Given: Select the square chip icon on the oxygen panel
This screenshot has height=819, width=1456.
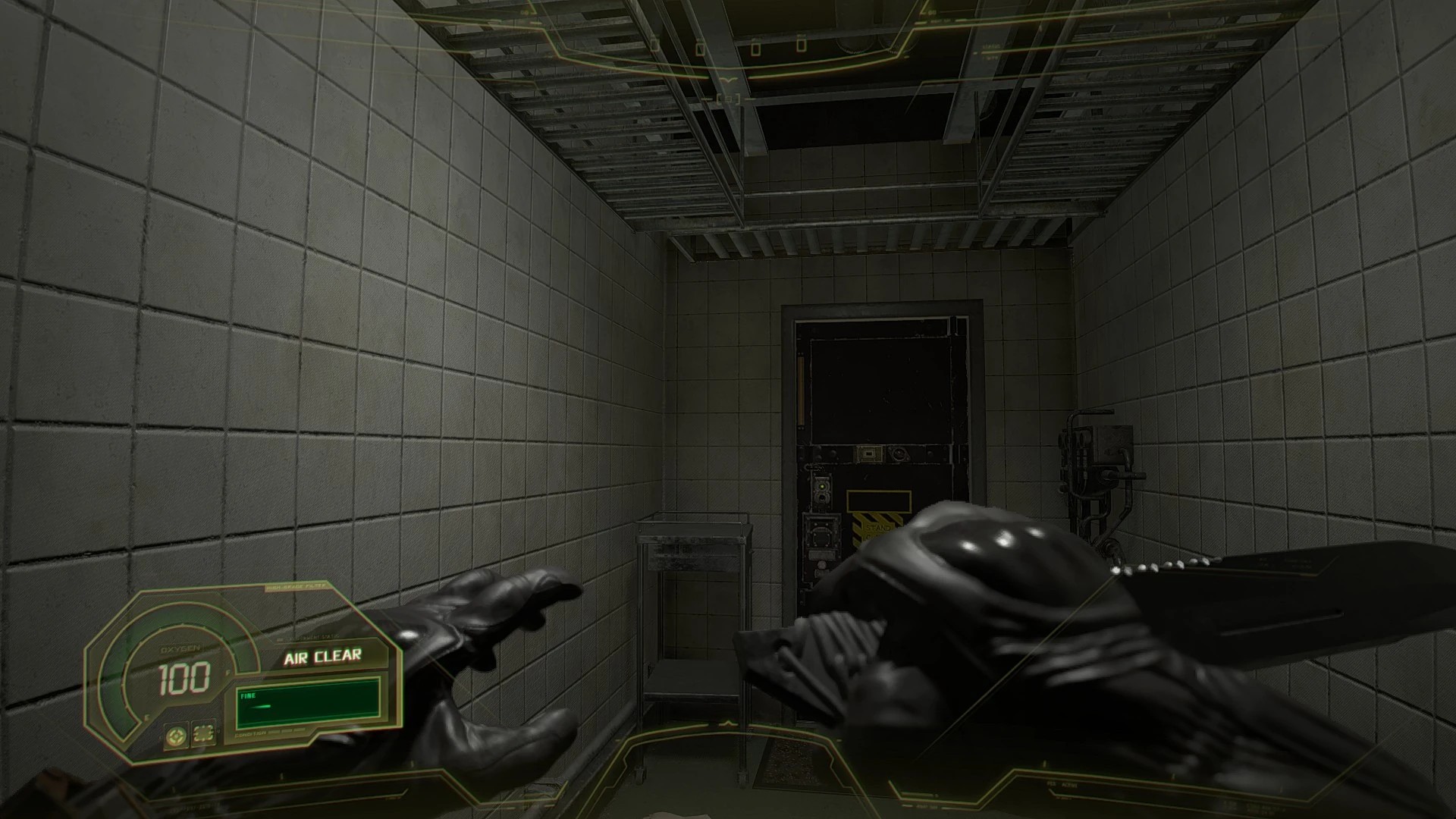Looking at the screenshot, I should point(203,733).
